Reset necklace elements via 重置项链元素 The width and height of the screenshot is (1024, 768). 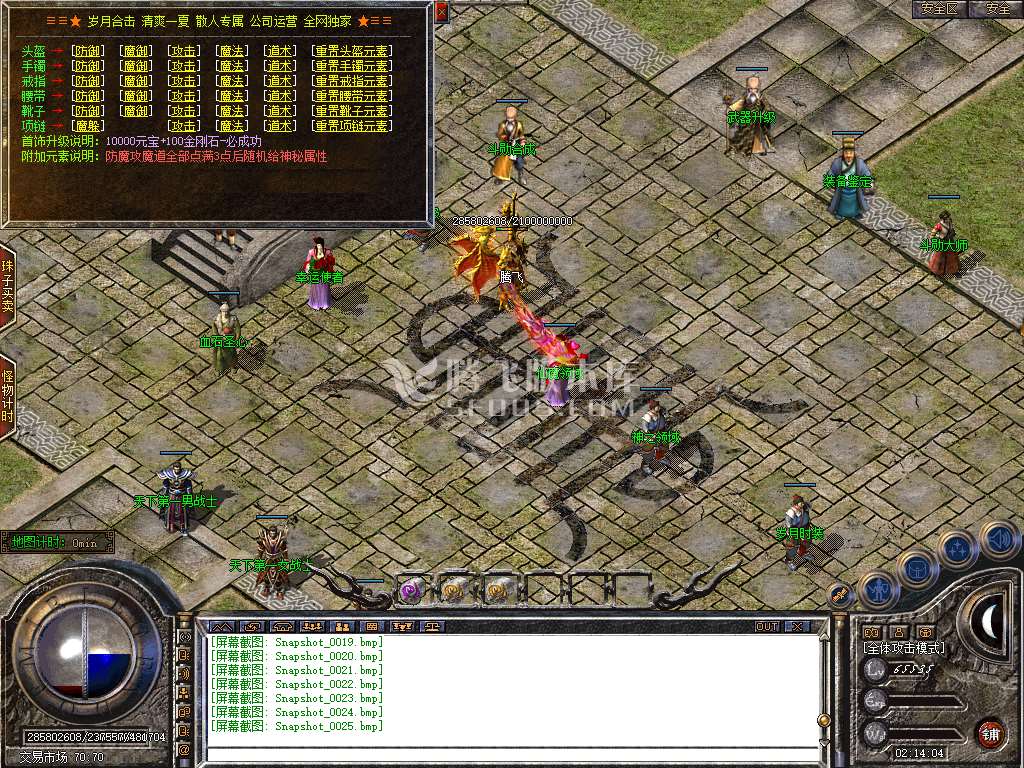coord(352,126)
